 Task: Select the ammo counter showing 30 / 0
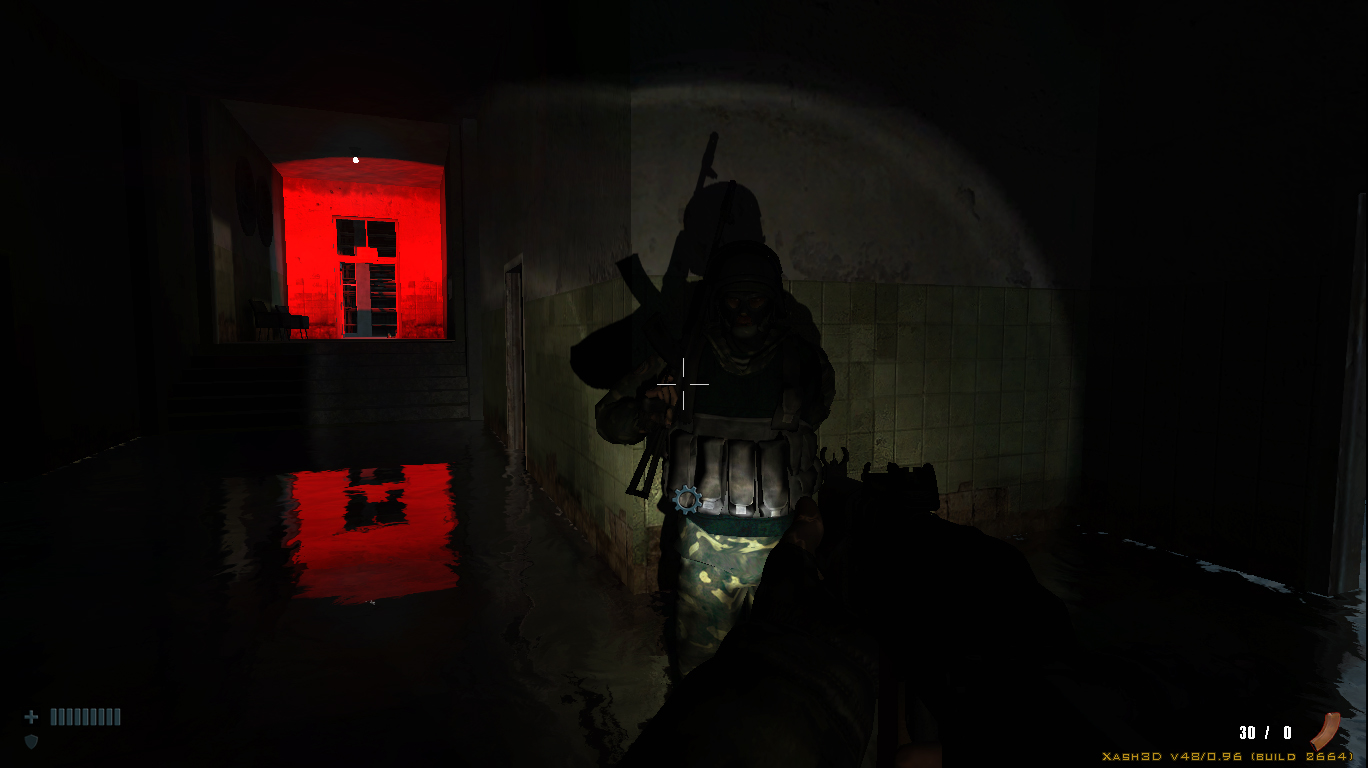pos(1264,732)
